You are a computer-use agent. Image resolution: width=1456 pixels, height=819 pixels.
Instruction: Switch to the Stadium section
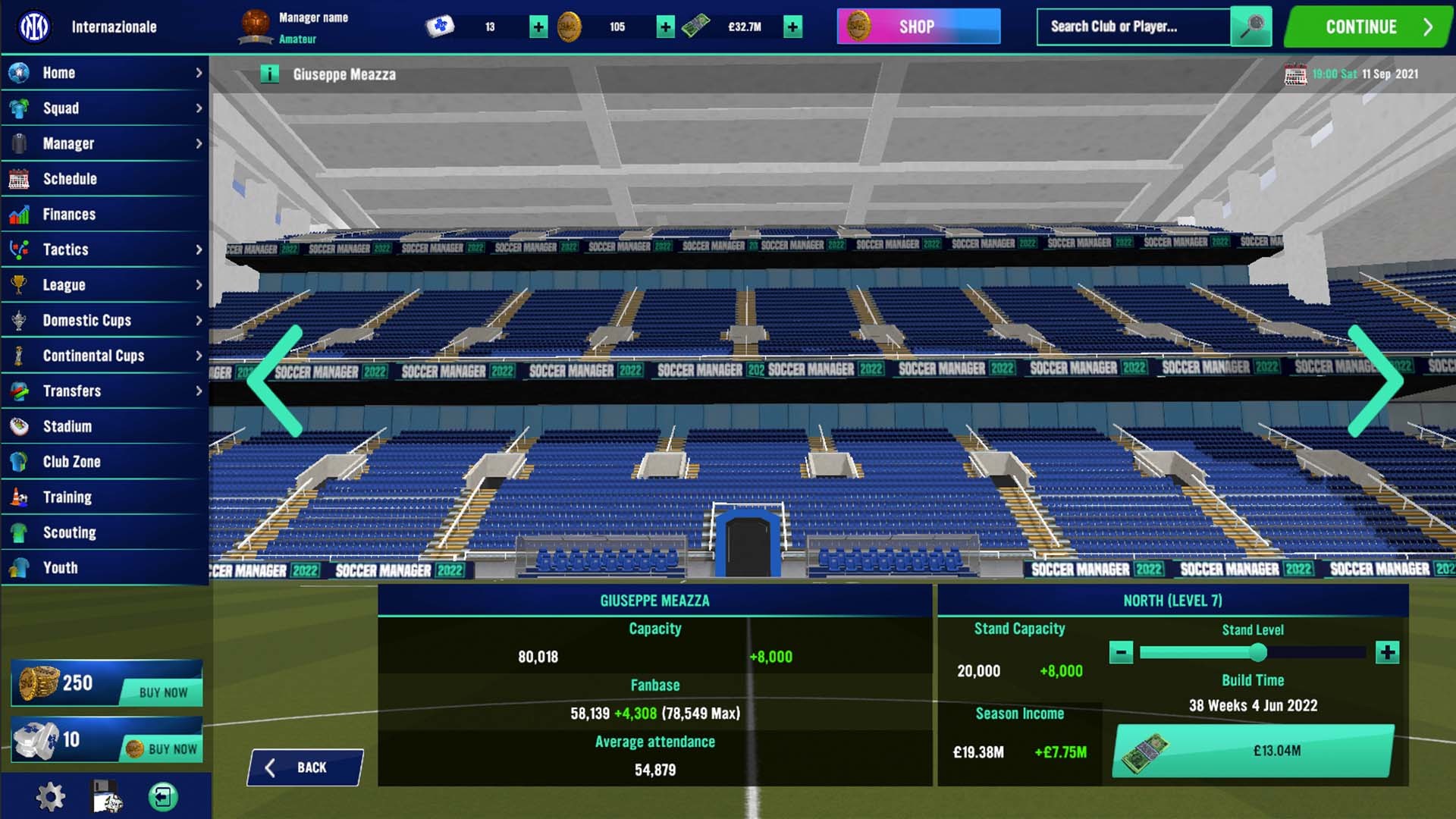(65, 426)
